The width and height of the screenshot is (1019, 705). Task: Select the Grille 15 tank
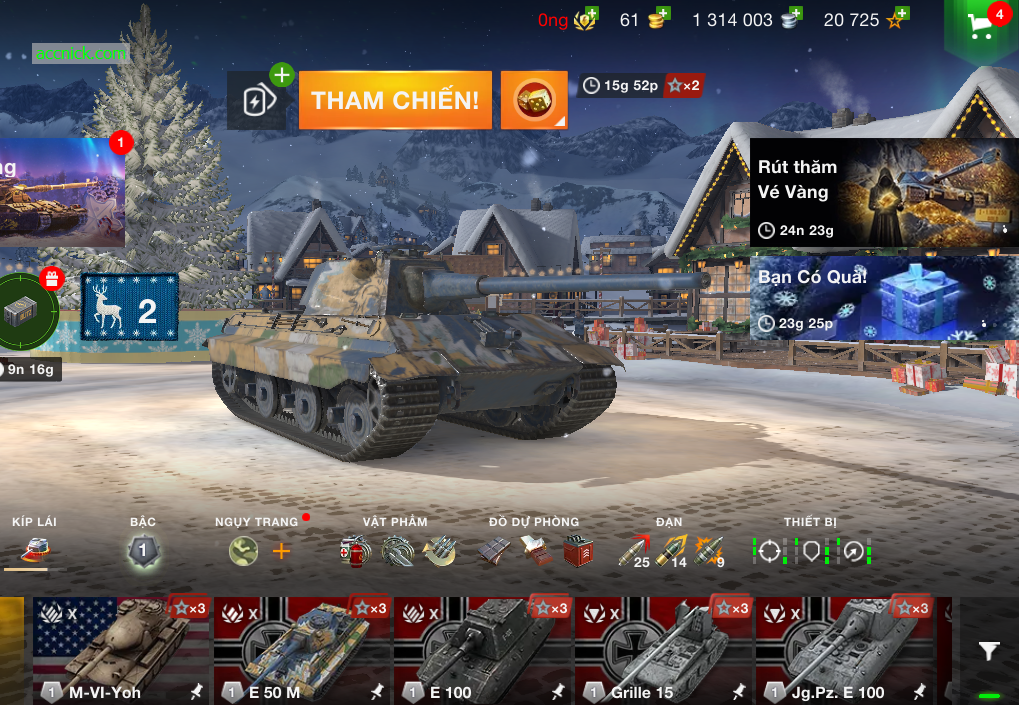(x=662, y=650)
